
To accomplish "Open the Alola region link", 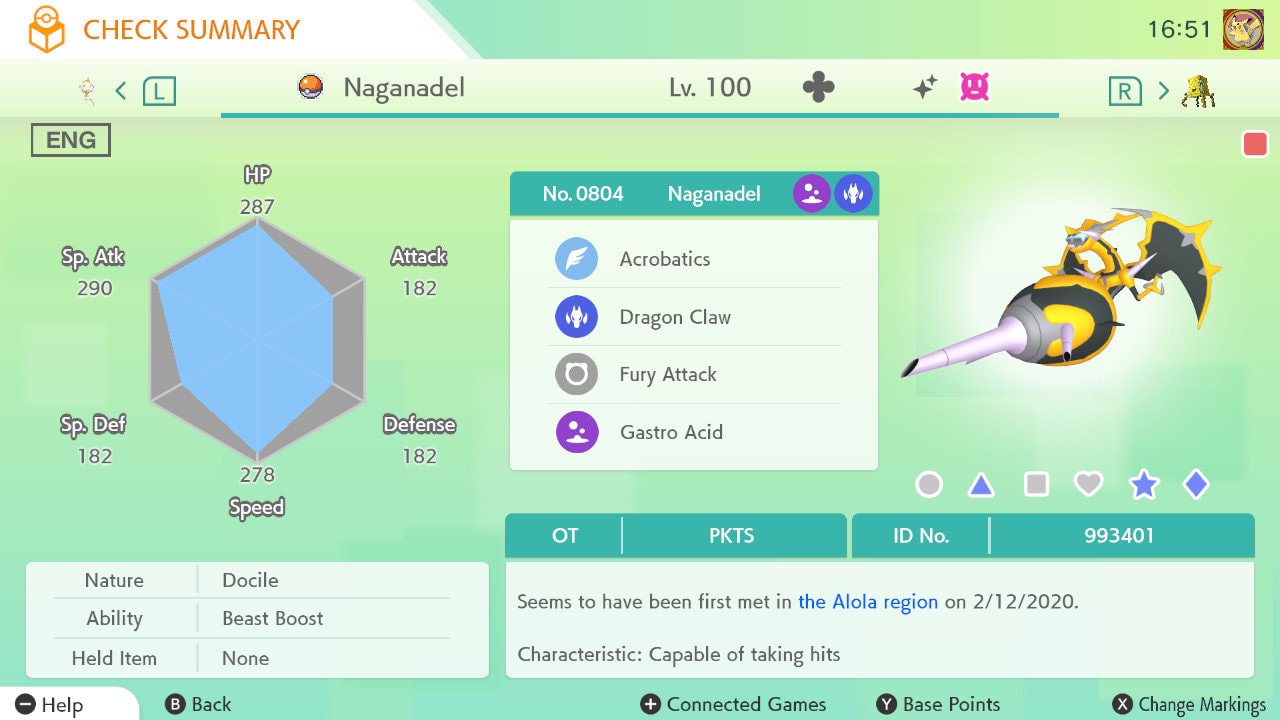I will 868,602.
